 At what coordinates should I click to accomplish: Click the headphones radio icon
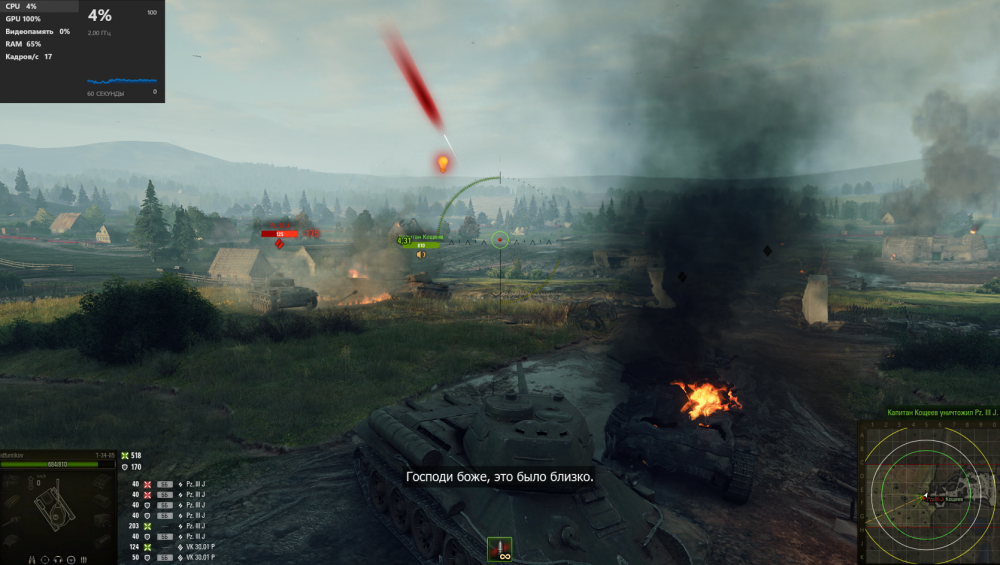click(58, 559)
